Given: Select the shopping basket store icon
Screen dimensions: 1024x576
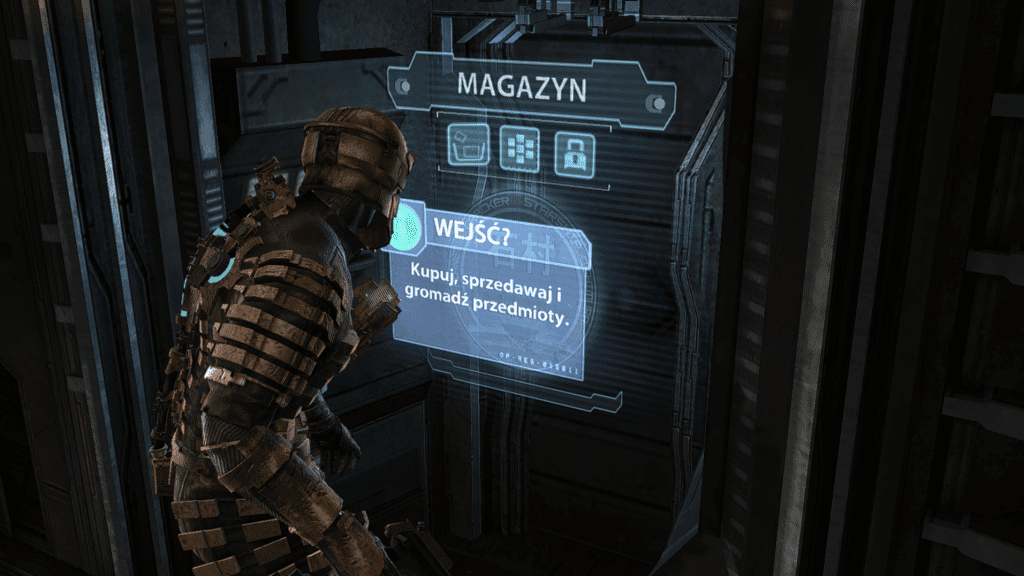Looking at the screenshot, I should pos(467,148).
